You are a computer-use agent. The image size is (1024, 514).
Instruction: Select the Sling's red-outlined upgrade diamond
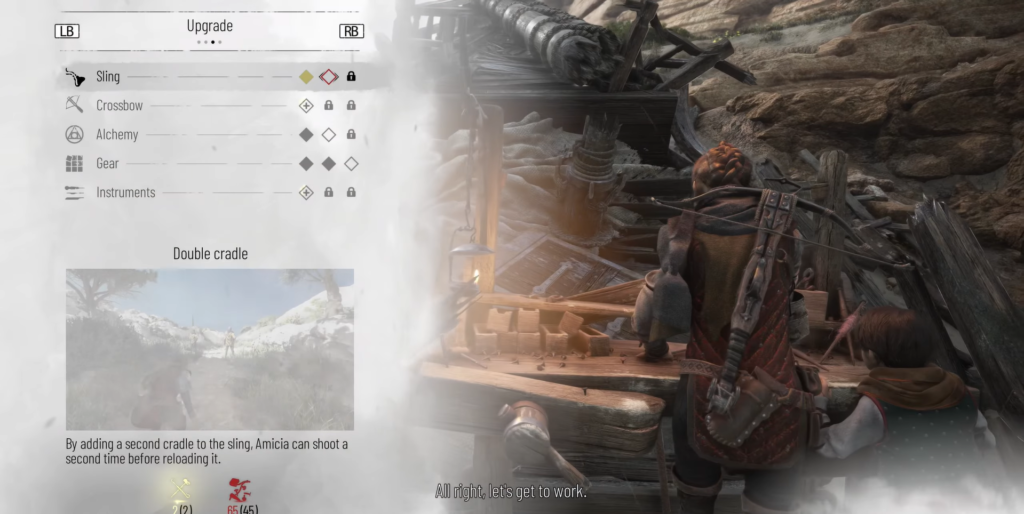[x=328, y=76]
